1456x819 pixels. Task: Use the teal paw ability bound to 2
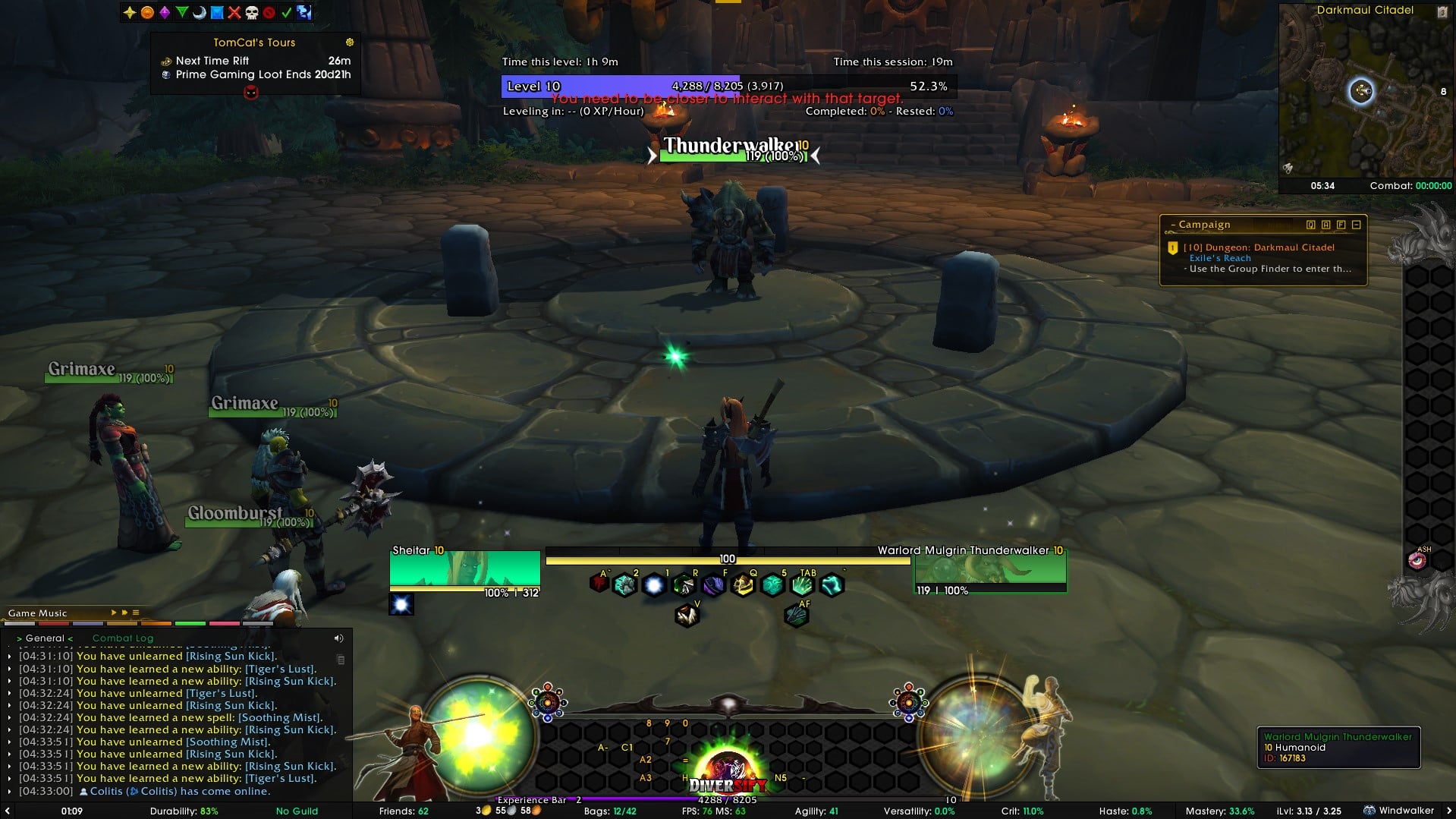click(x=624, y=585)
